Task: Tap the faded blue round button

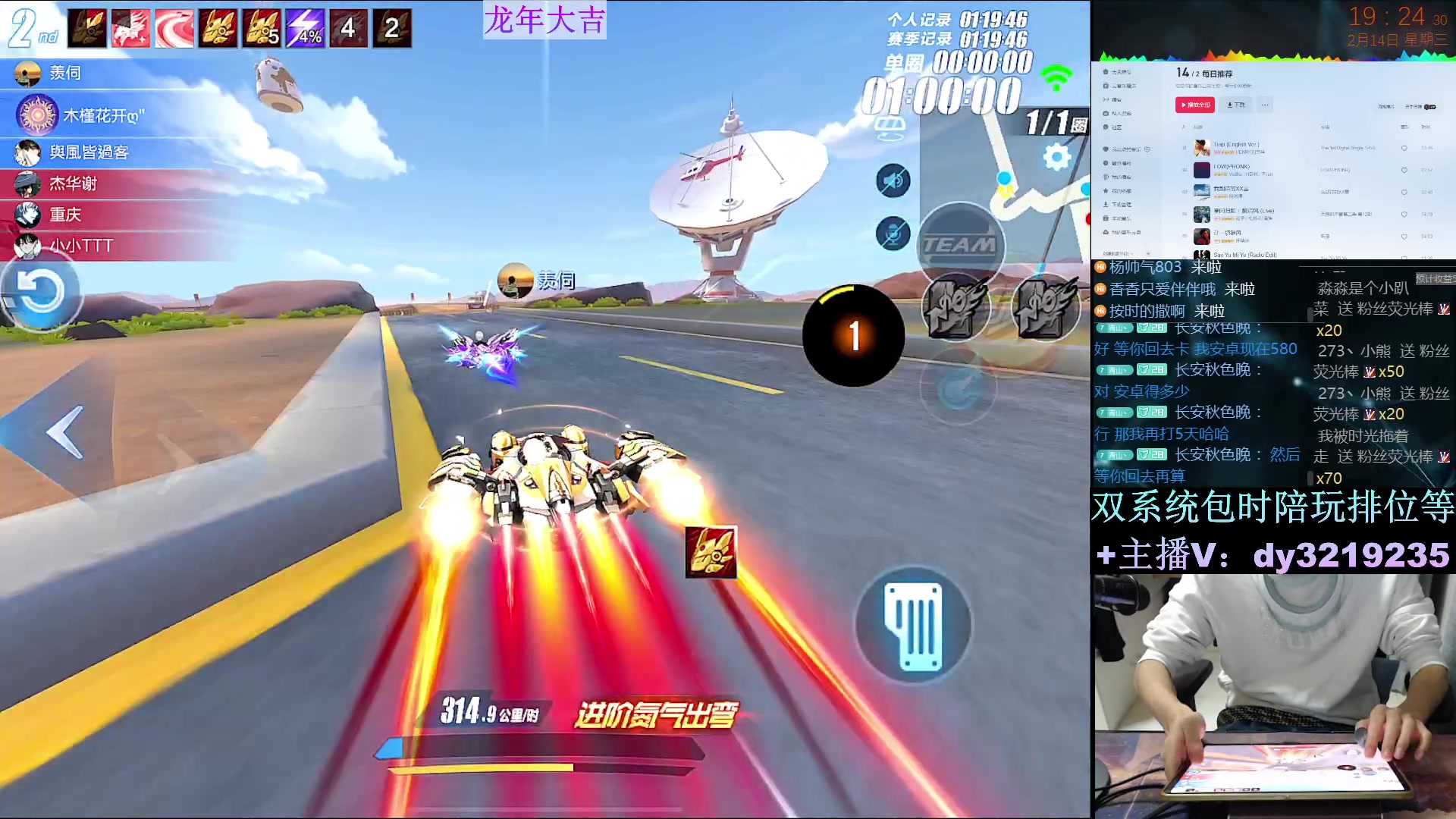Action: [x=959, y=390]
